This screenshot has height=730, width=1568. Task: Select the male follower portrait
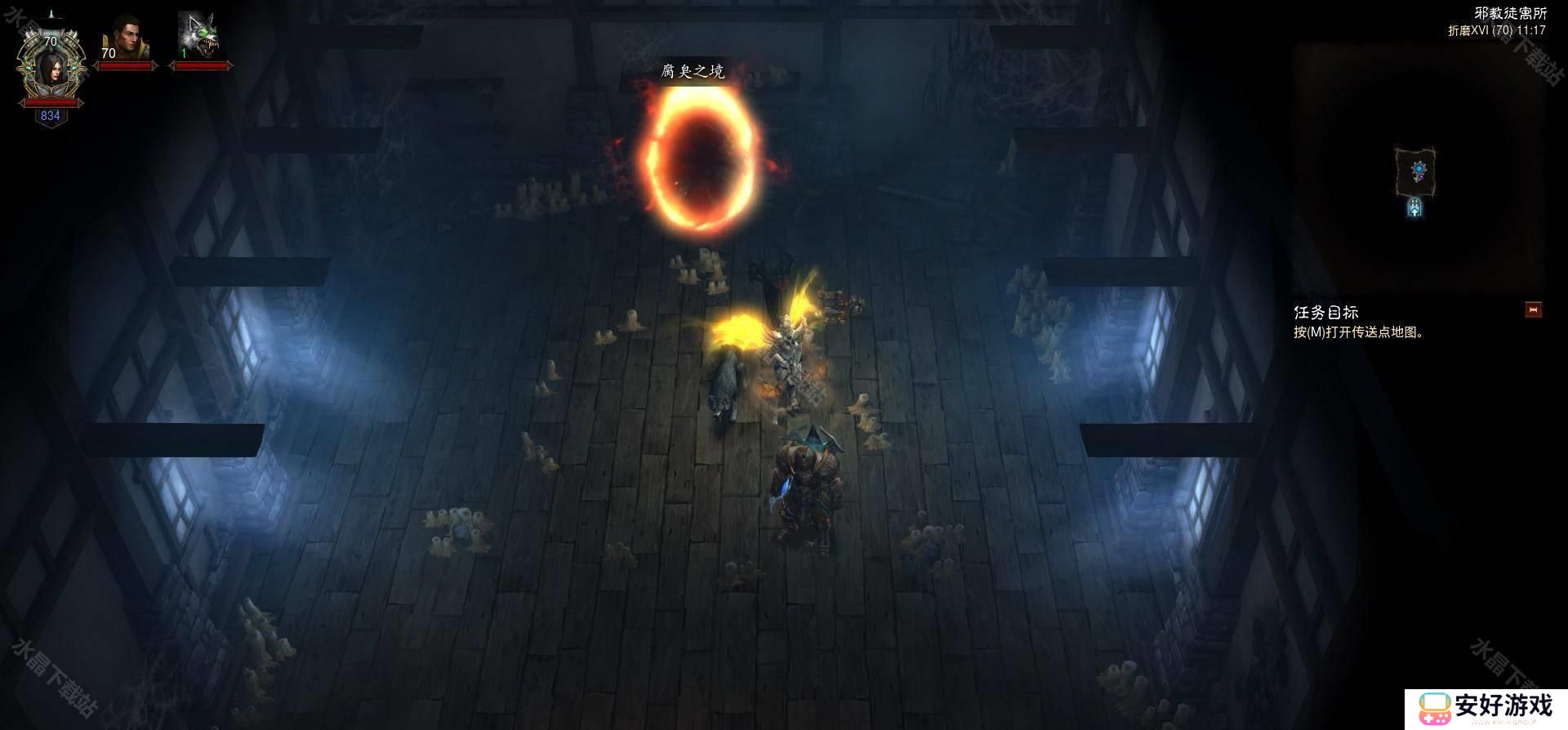[124, 40]
